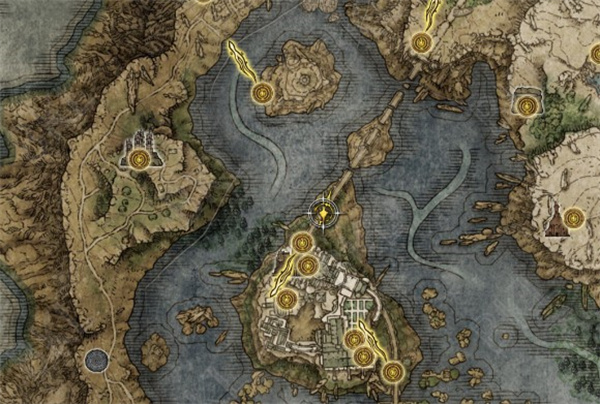Choose the grace on the small rocky island

[x=263, y=93]
